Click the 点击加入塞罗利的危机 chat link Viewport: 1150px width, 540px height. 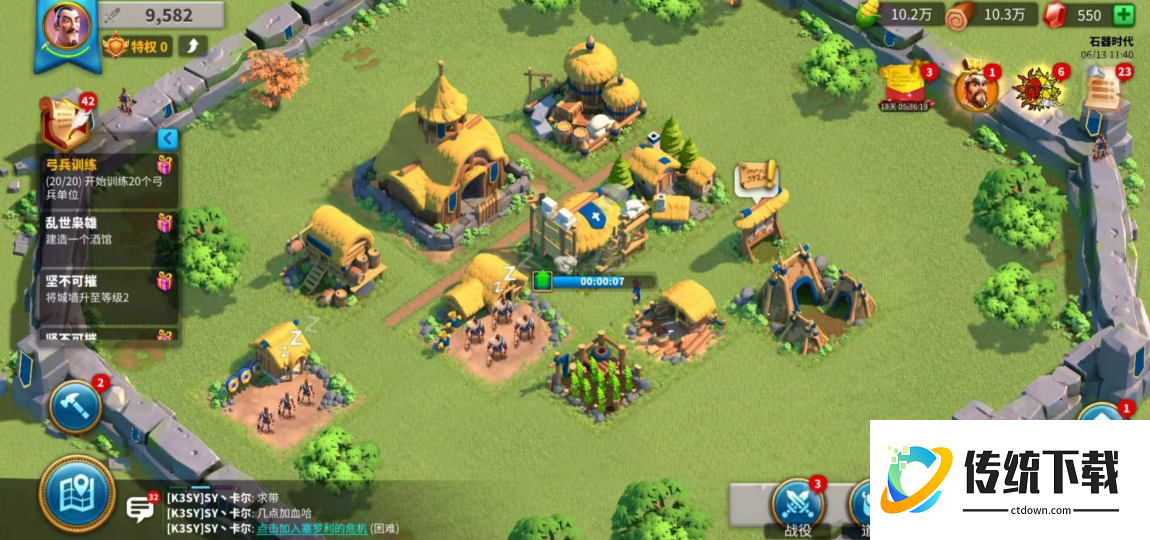click(x=311, y=528)
